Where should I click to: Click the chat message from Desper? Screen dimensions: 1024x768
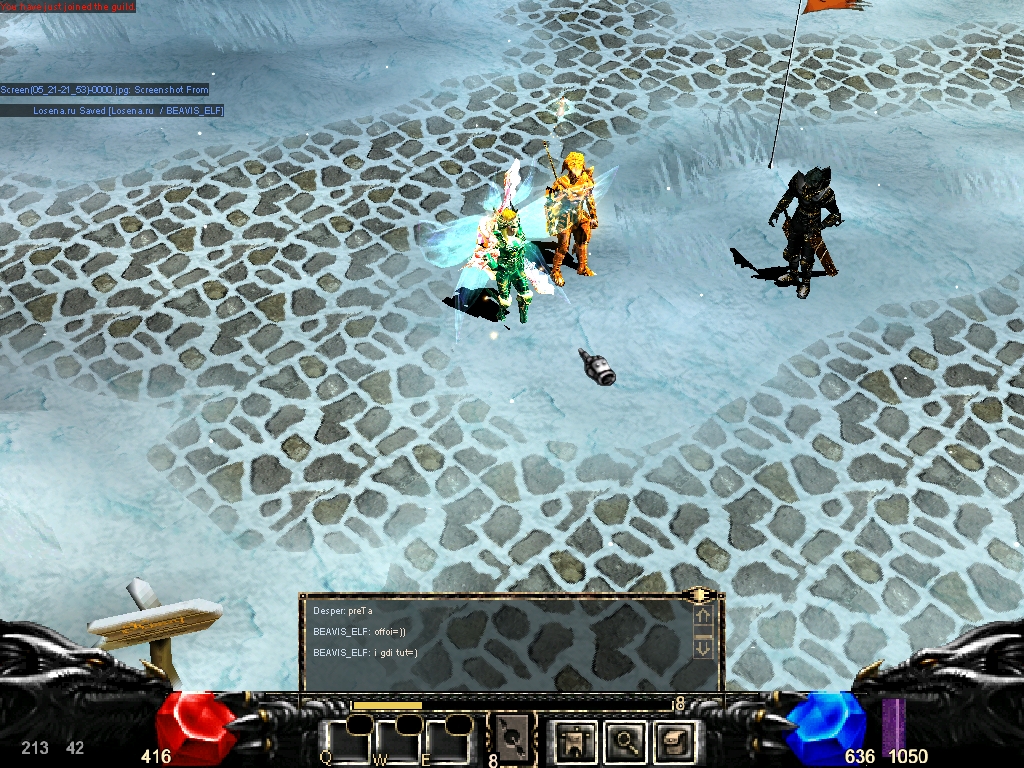point(343,610)
